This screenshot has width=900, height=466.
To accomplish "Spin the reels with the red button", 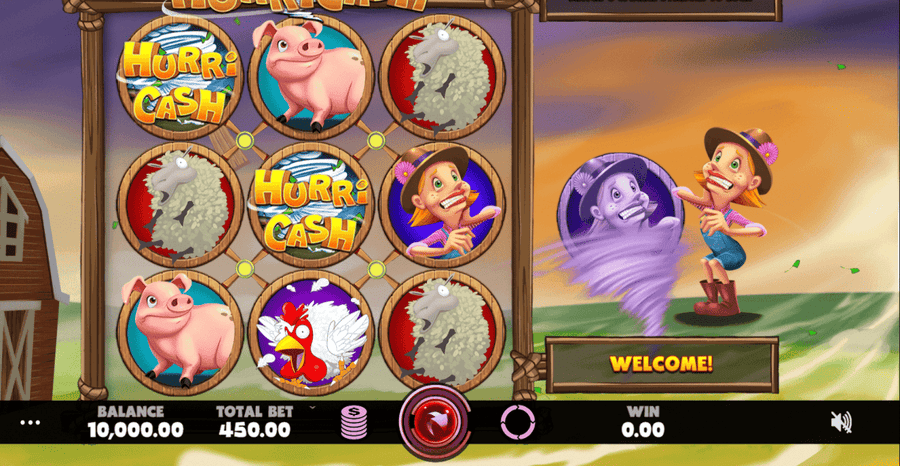I will tap(435, 422).
